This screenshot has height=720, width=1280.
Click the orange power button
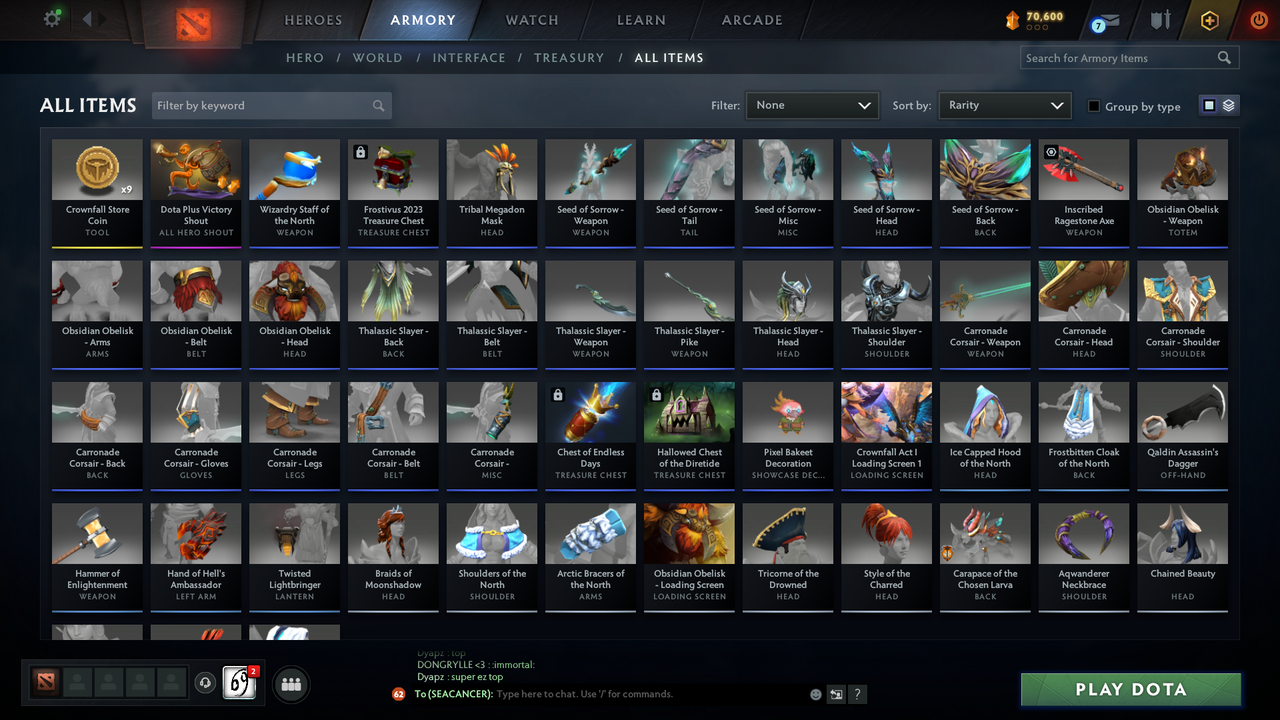tap(1258, 19)
